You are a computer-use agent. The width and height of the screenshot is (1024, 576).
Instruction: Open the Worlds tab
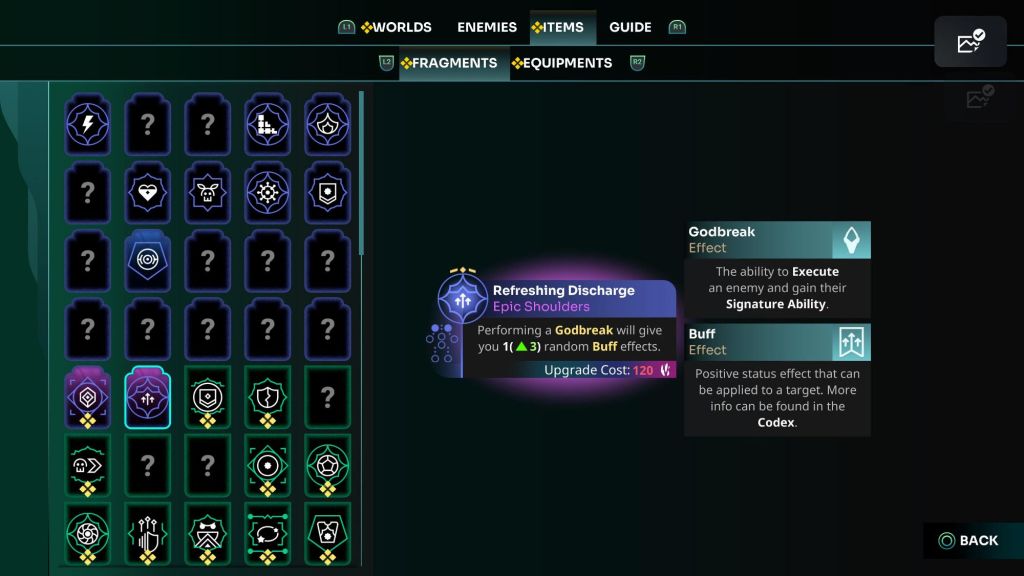tap(396, 27)
